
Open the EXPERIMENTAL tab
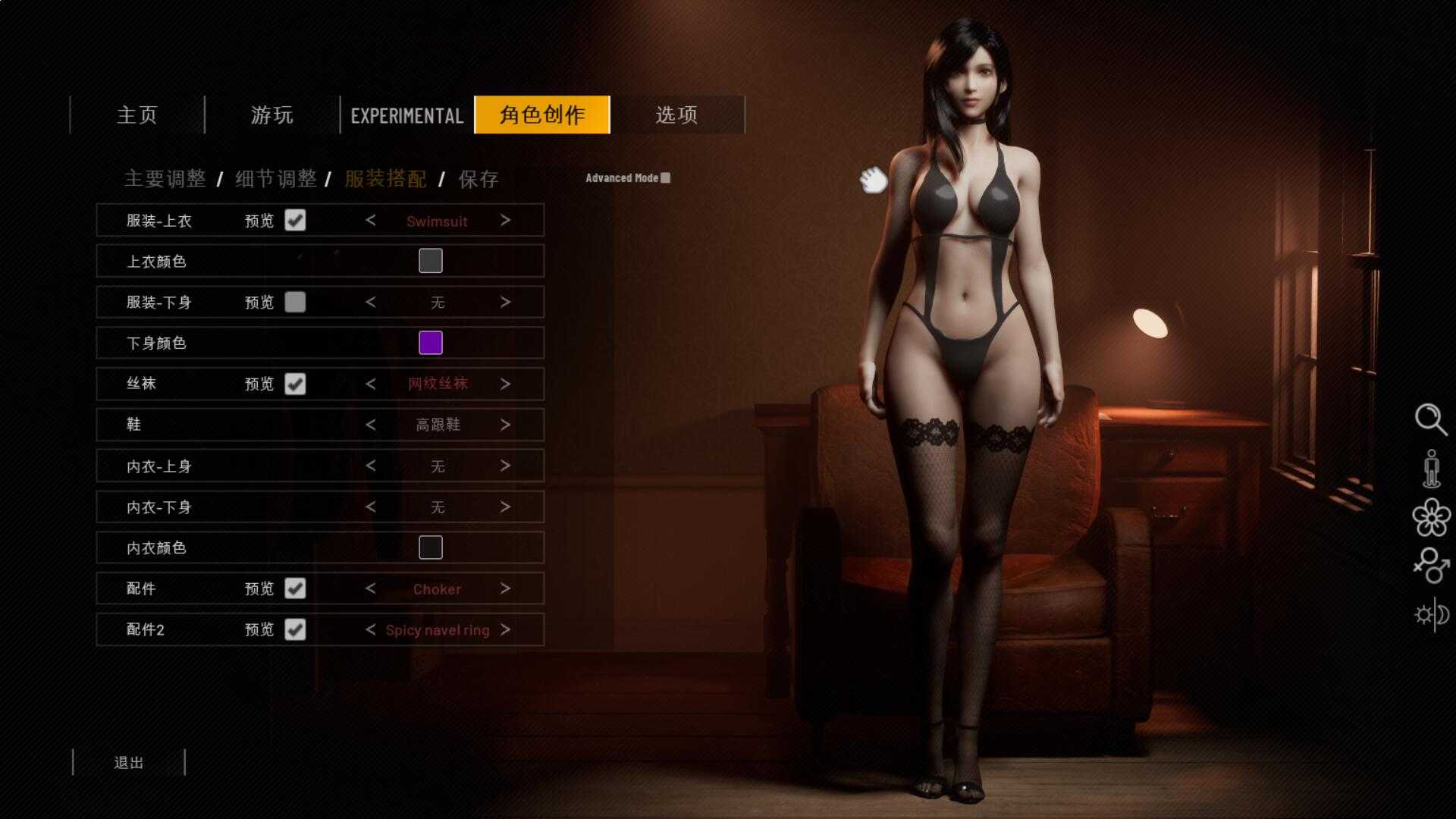(406, 115)
